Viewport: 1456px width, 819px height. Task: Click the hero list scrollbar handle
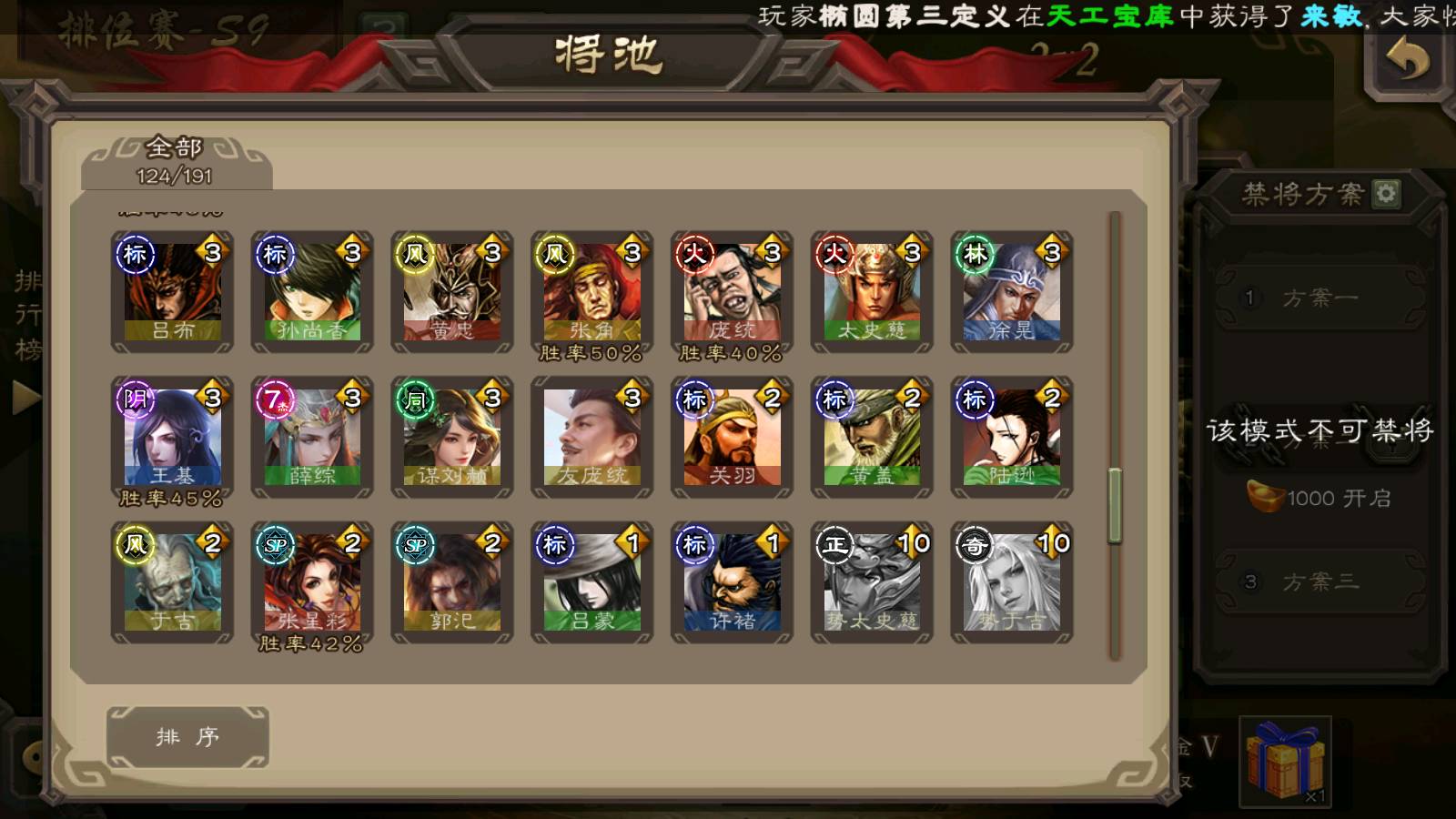(x=1115, y=505)
